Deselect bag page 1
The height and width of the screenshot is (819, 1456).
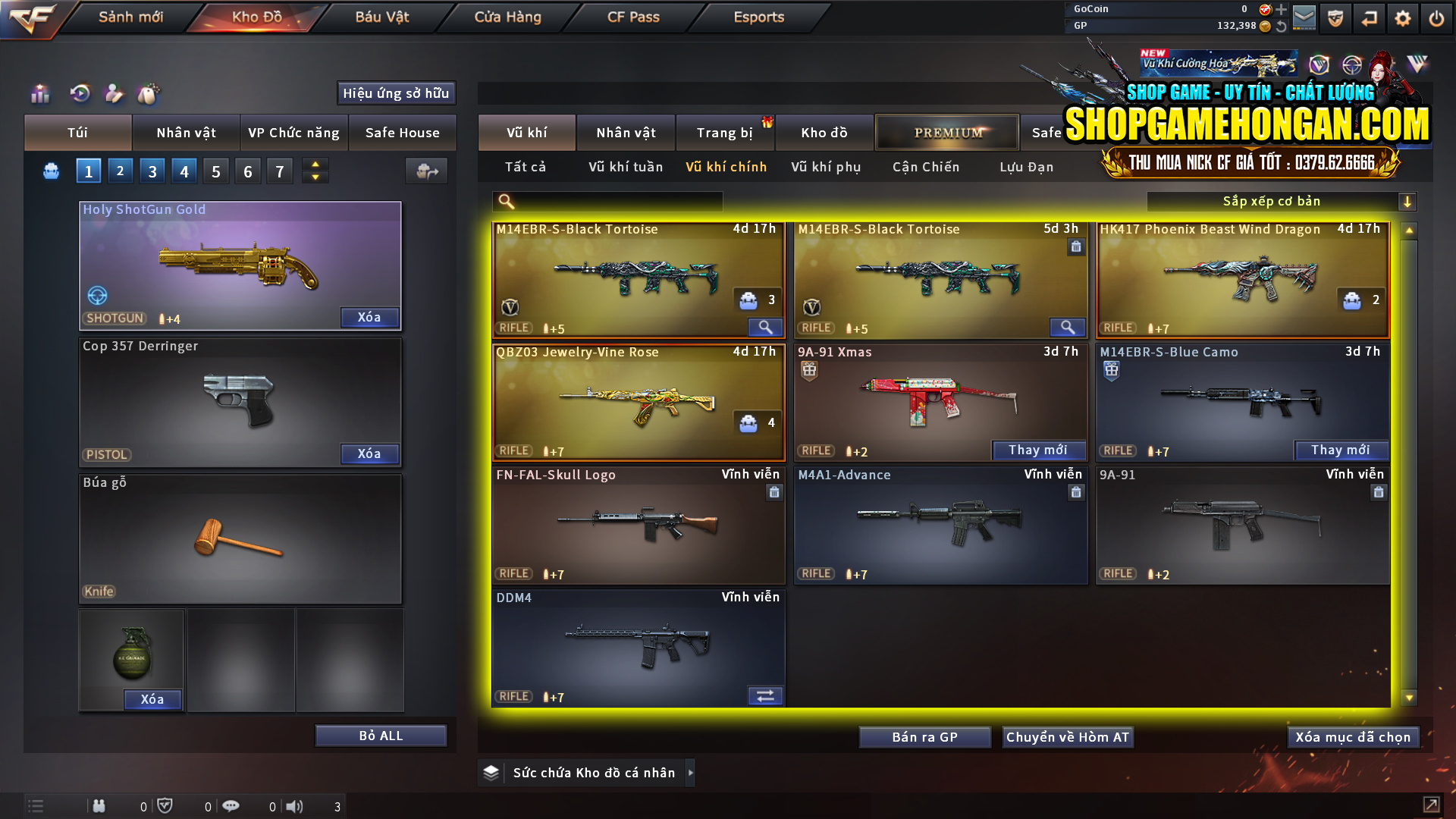tap(88, 171)
